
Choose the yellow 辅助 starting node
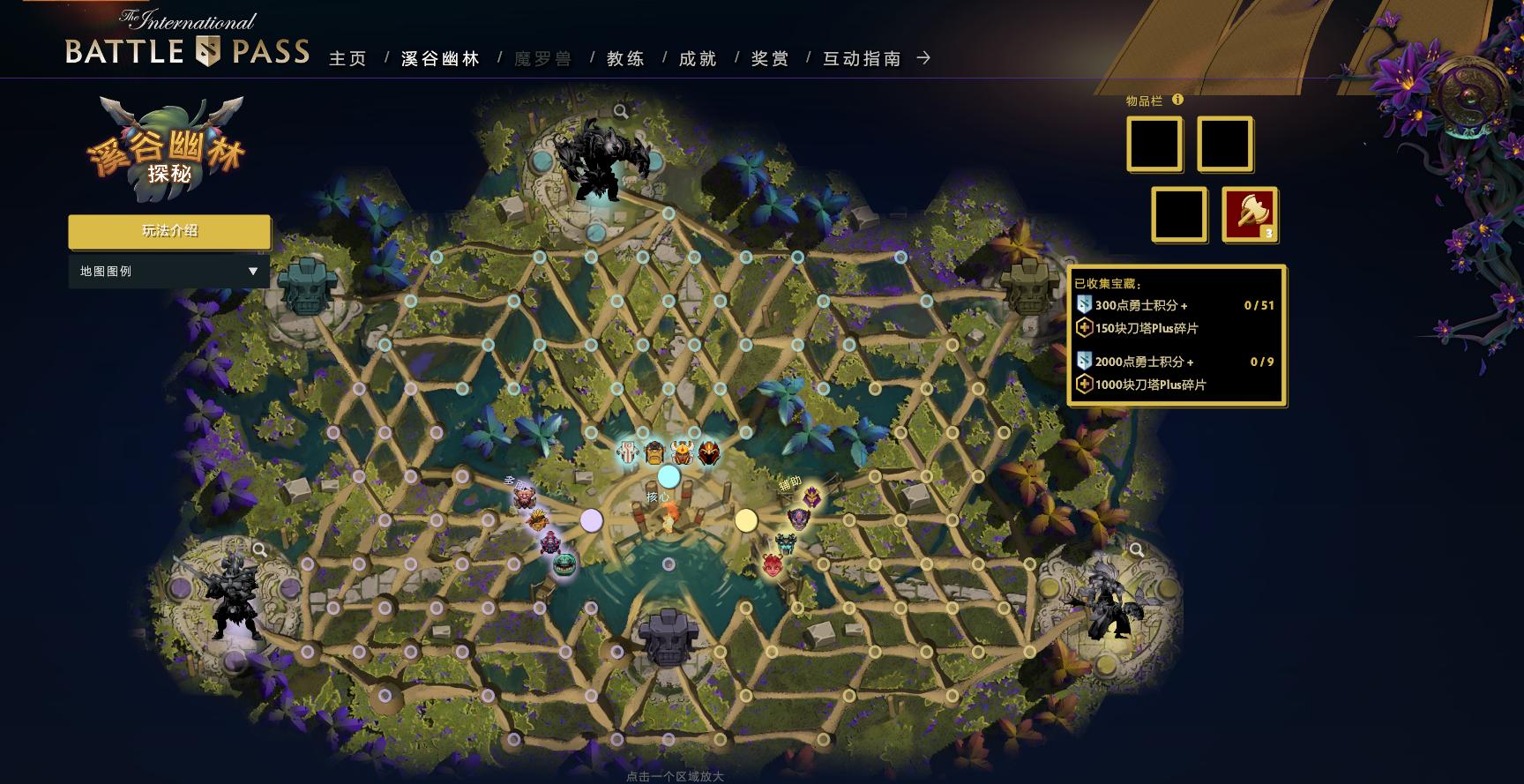[x=746, y=520]
